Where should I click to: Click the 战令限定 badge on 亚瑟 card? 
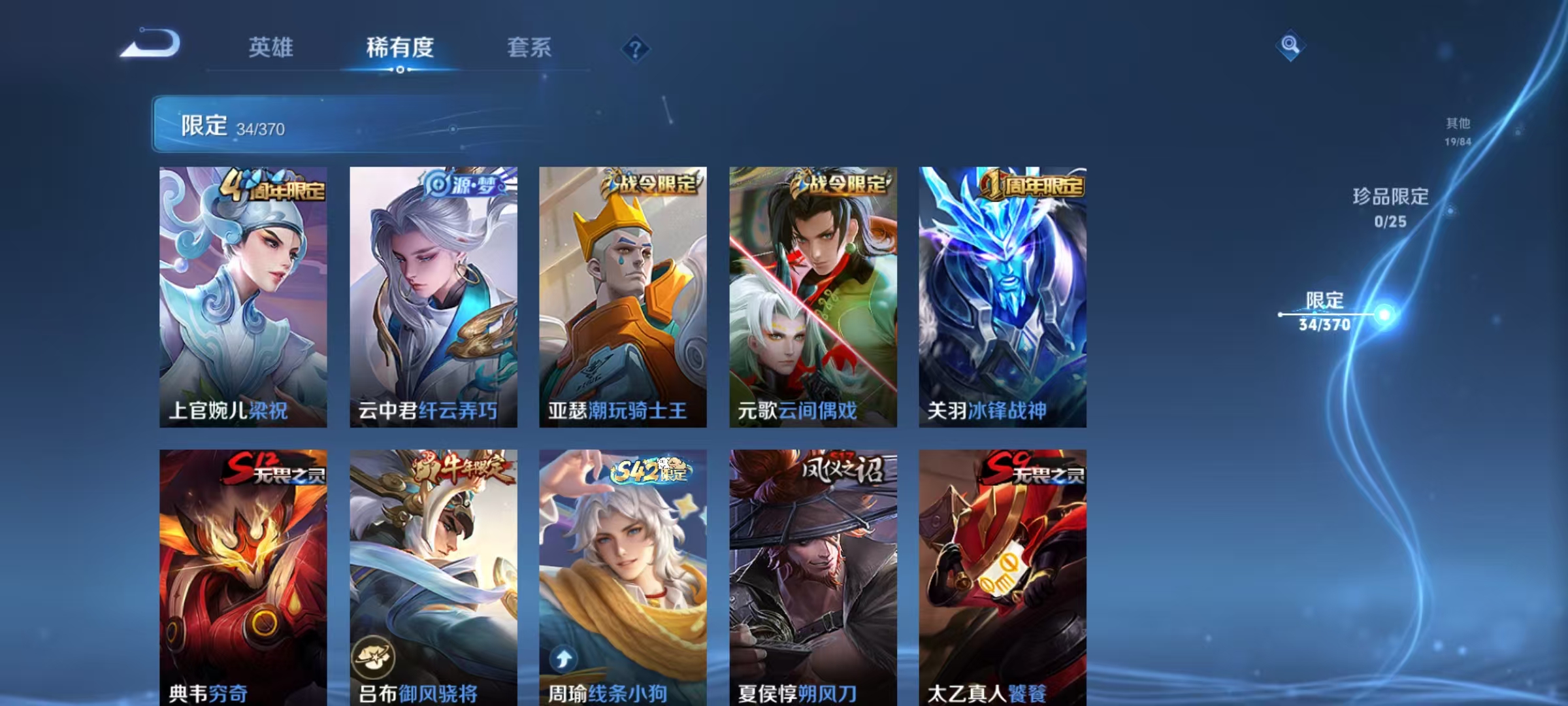click(650, 185)
